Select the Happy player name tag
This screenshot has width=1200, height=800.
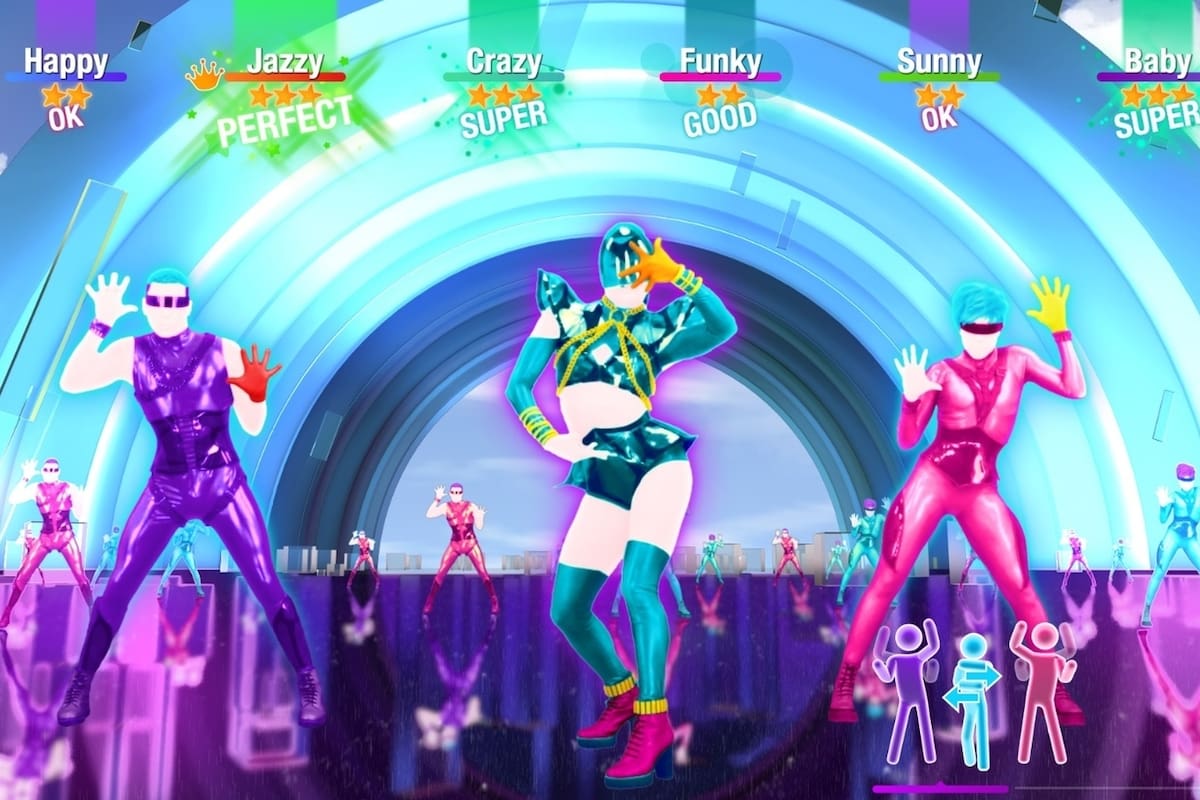click(x=65, y=61)
